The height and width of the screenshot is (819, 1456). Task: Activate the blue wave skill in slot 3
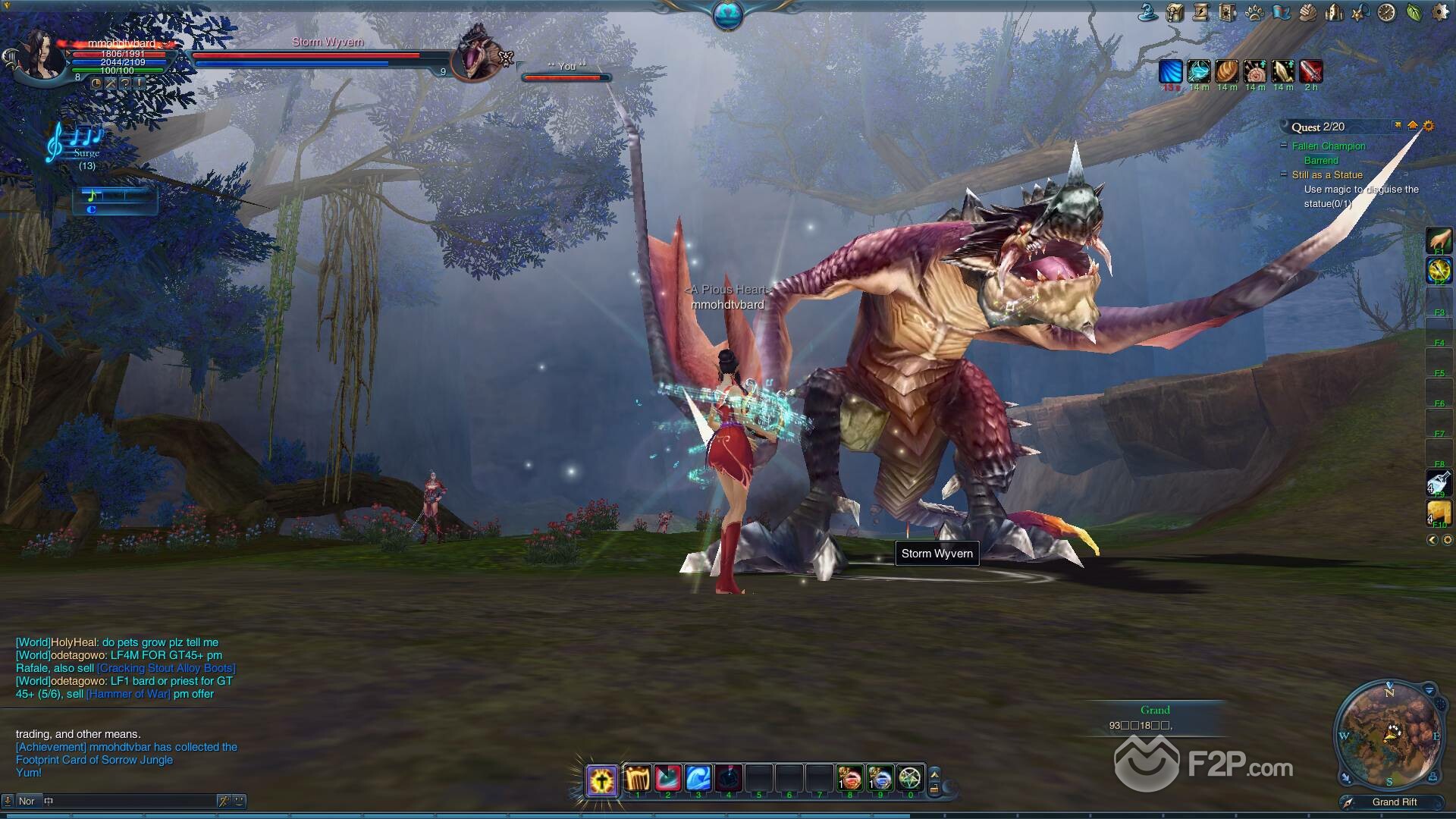coord(698,778)
